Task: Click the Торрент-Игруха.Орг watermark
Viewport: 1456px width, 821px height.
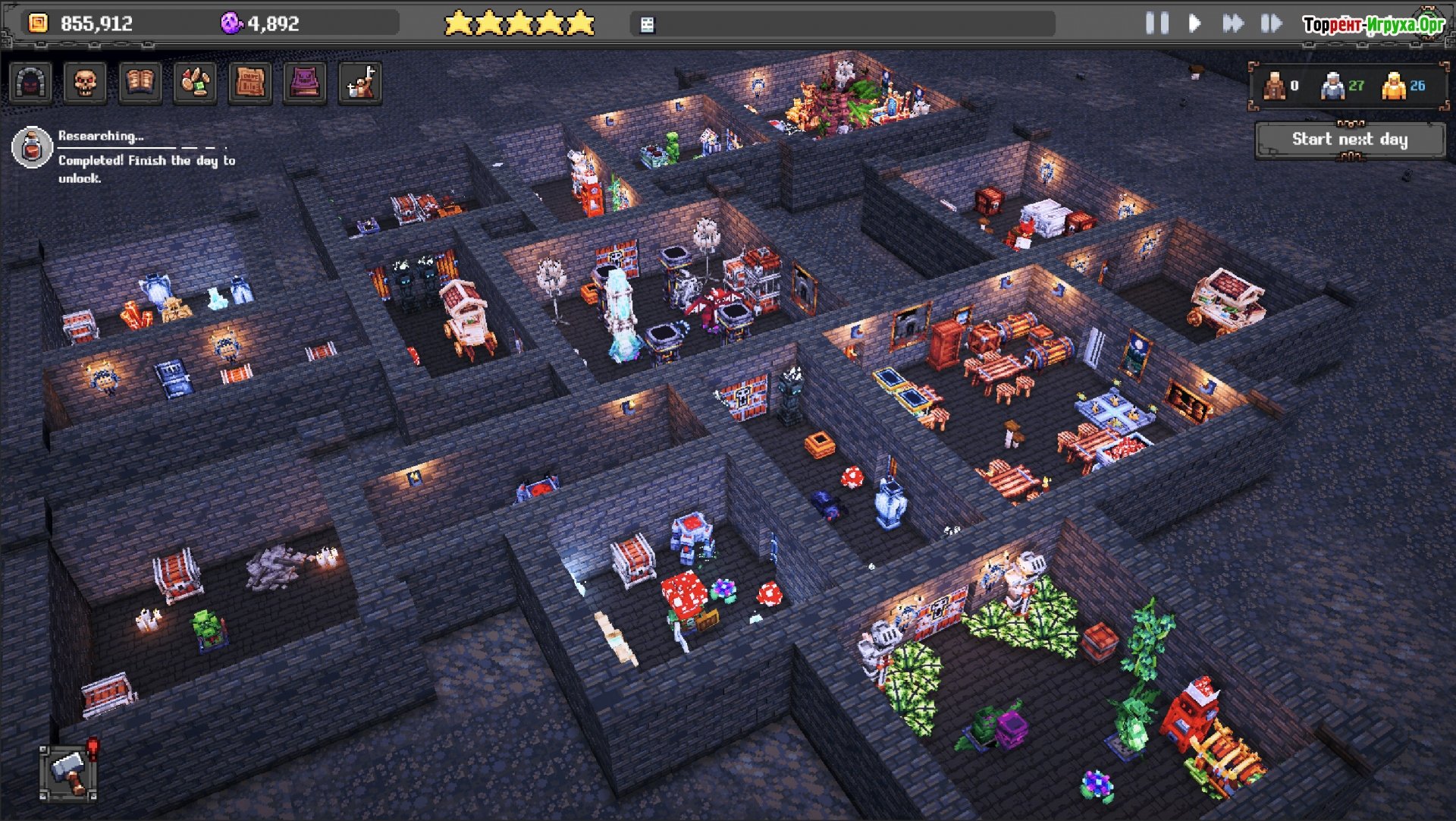Action: pos(1373,24)
